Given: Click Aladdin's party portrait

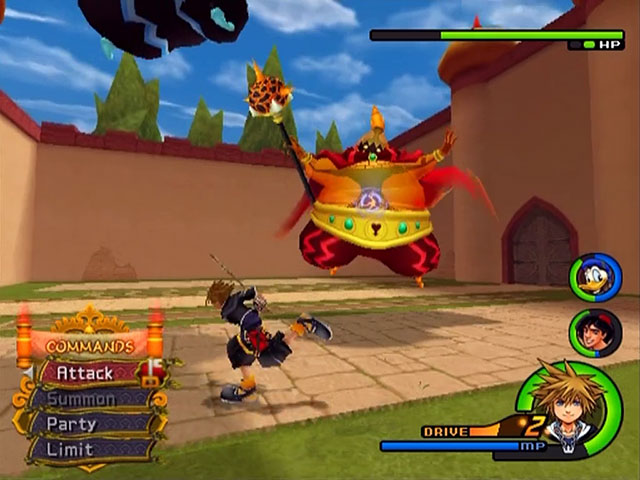Looking at the screenshot, I should click(x=596, y=332).
